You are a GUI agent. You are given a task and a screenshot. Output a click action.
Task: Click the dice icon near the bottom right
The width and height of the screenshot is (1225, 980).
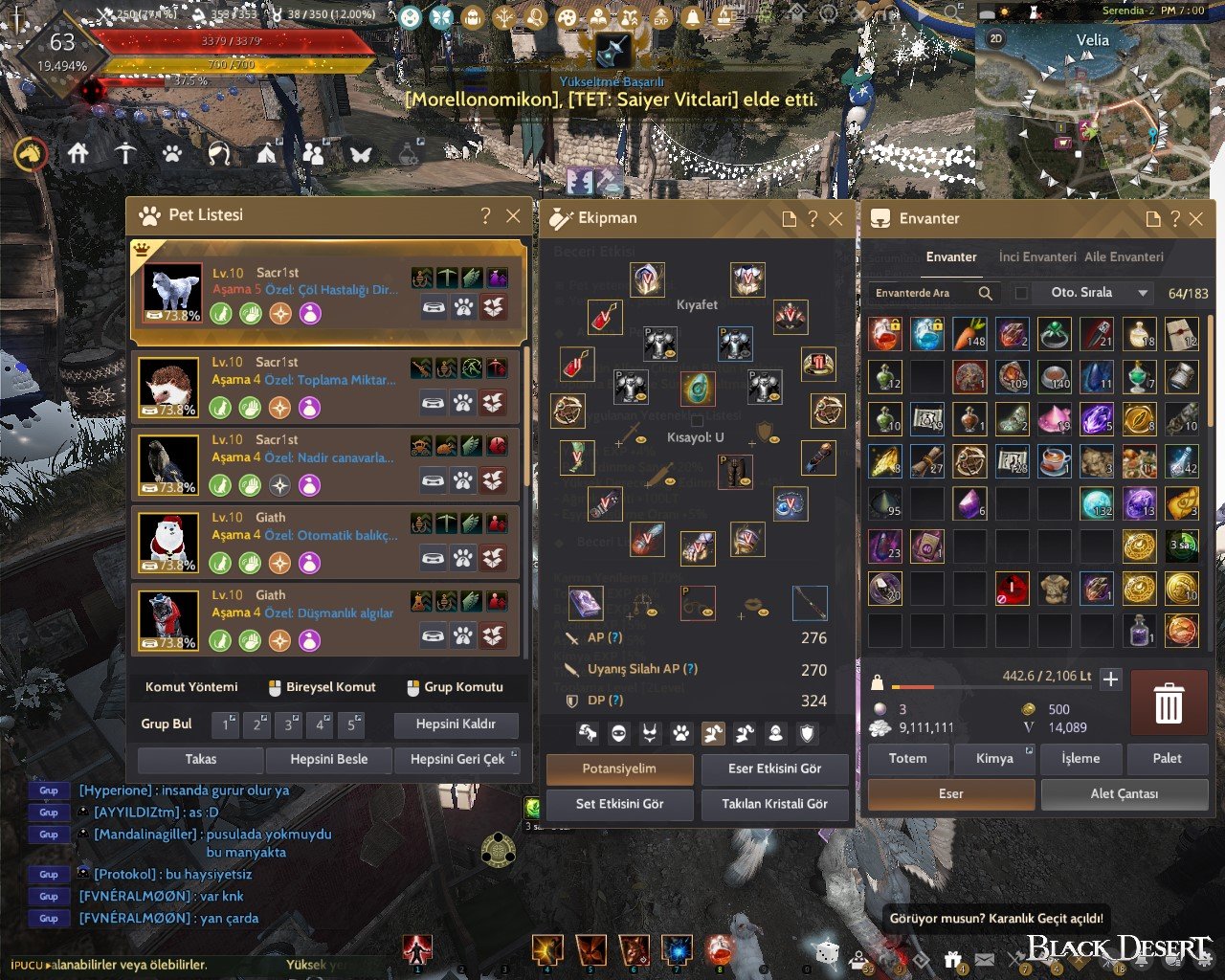point(826,954)
